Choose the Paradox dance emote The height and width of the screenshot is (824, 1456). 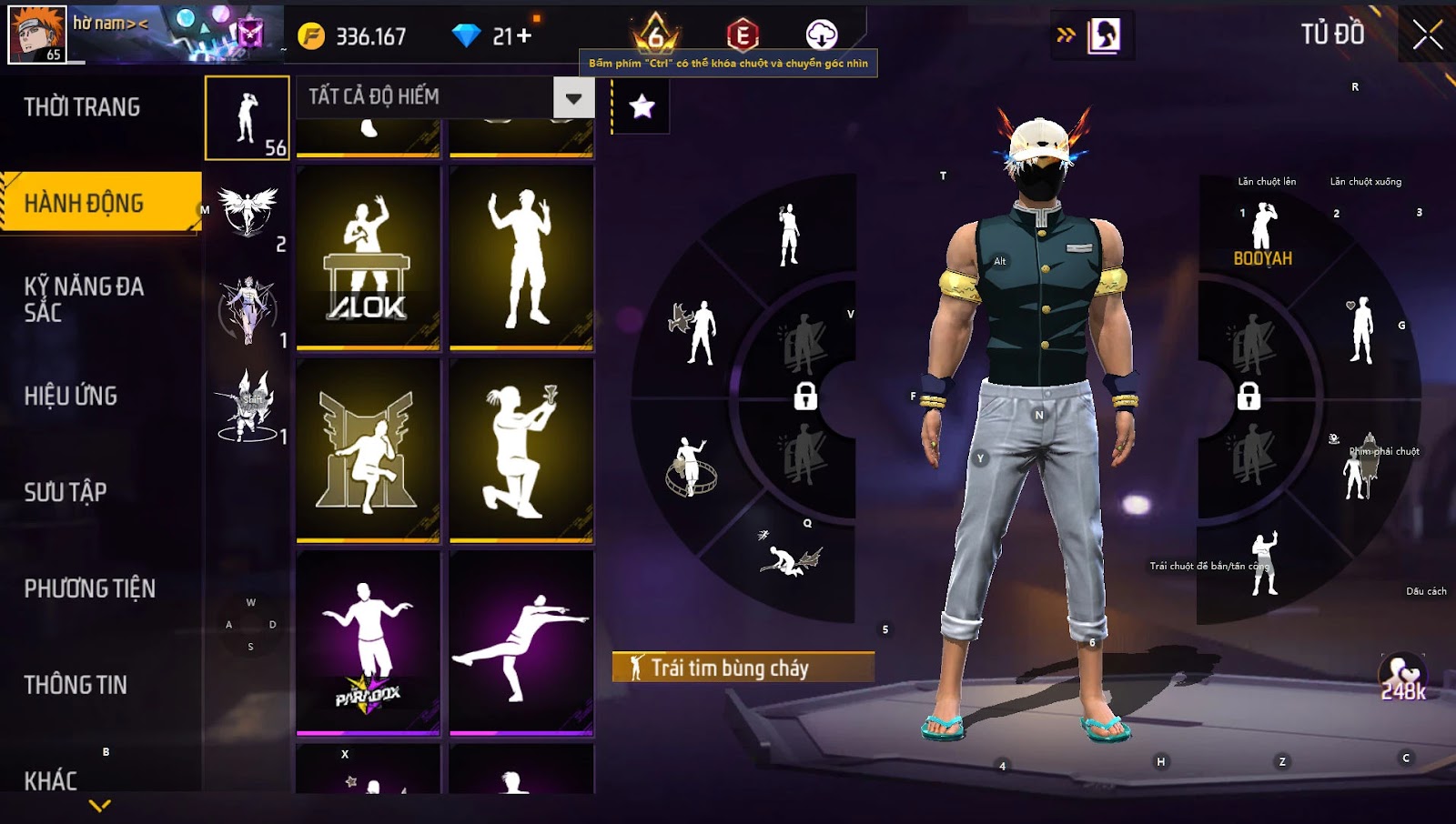point(368,642)
